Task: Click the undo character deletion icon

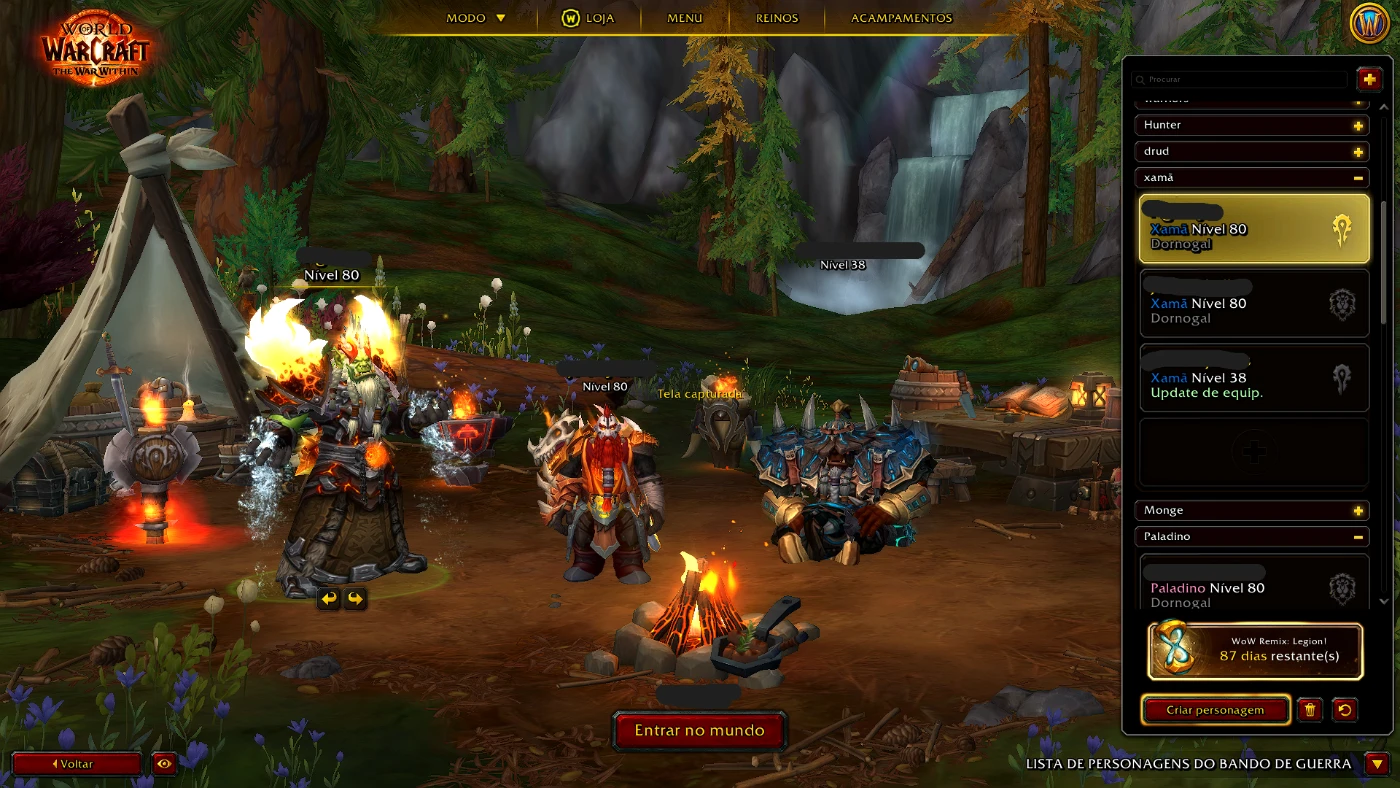Action: coord(1345,710)
